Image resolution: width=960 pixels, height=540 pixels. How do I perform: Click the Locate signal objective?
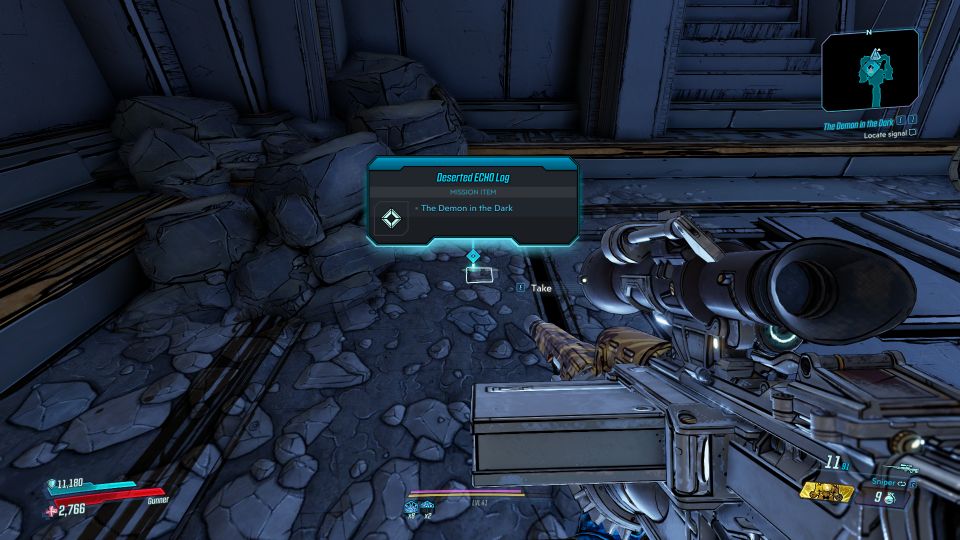pos(889,142)
